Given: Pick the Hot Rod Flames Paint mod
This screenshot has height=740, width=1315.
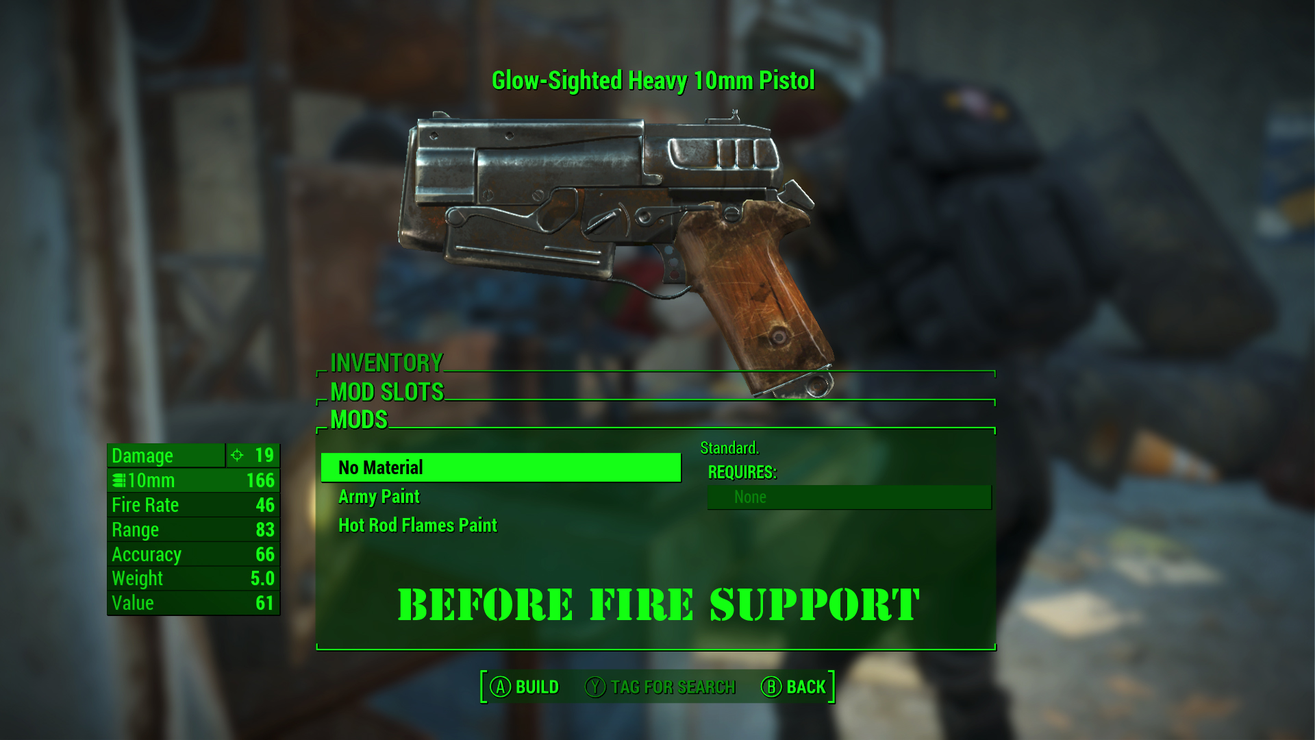Looking at the screenshot, I should pos(417,525).
